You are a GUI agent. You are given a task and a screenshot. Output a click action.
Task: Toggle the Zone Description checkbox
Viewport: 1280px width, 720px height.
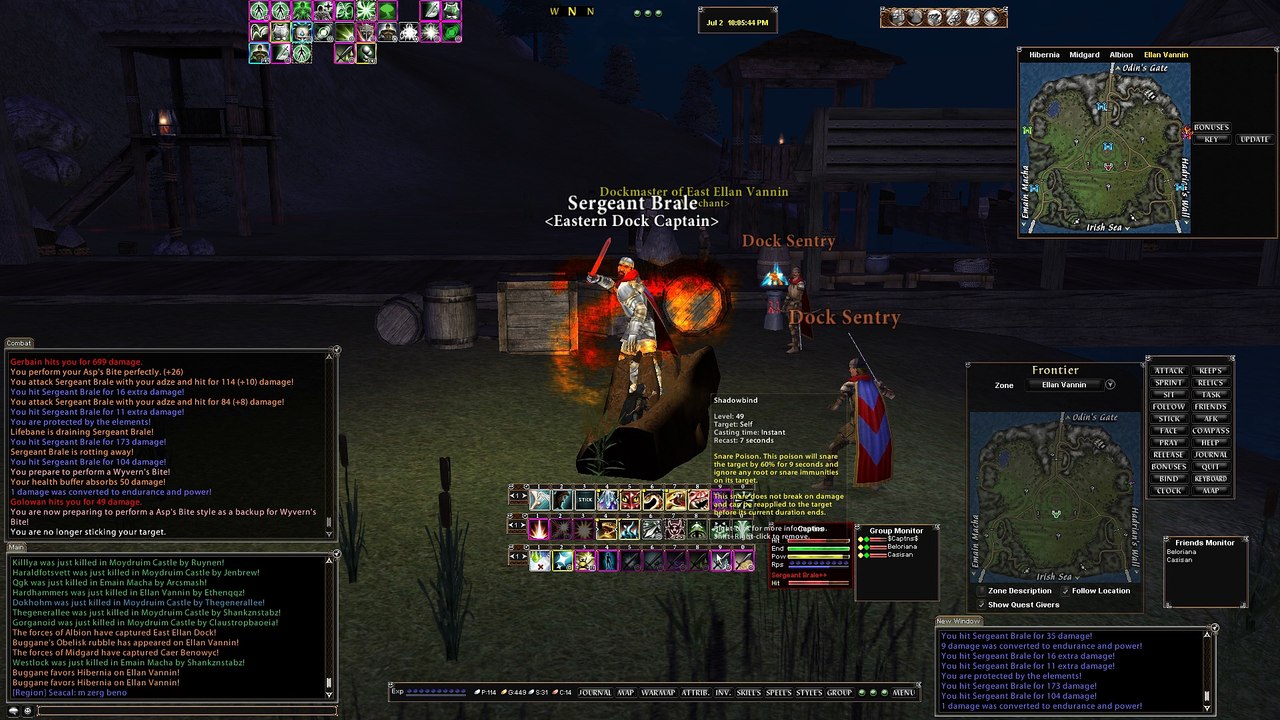(981, 591)
